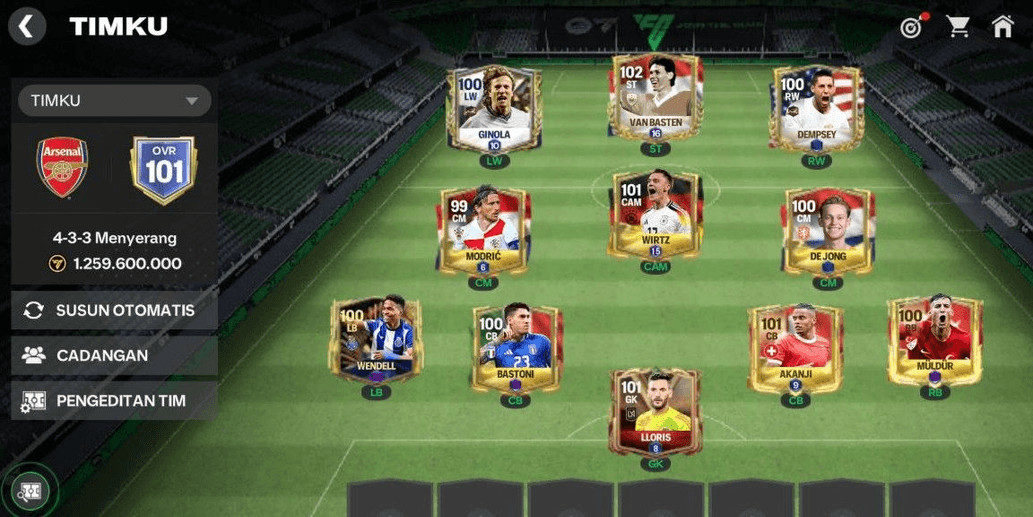Go back using the arrow button
Image resolution: width=1033 pixels, height=517 pixels.
27,27
